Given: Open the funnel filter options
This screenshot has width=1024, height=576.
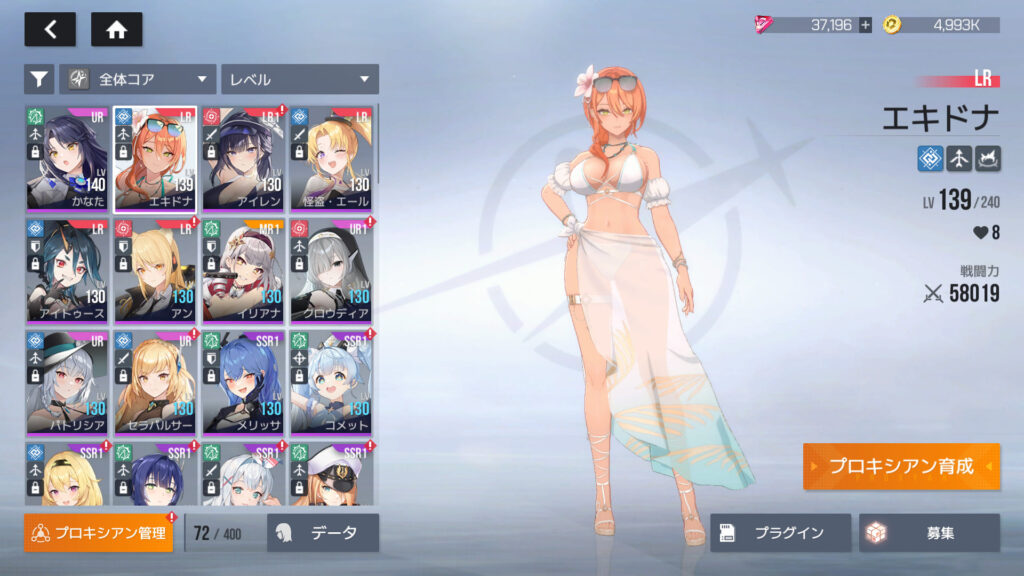Looking at the screenshot, I should coord(38,79).
